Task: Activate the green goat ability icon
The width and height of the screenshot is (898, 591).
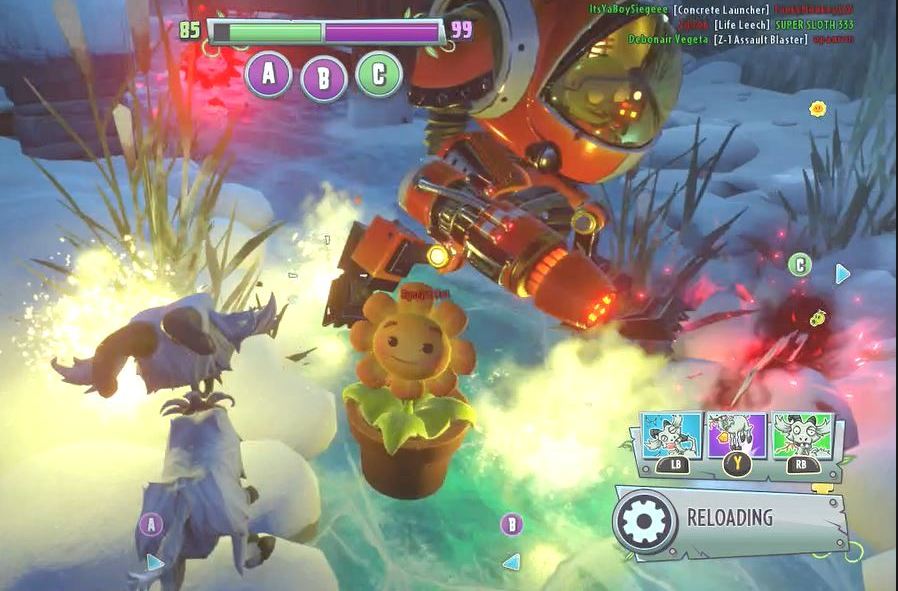Action: pos(802,434)
